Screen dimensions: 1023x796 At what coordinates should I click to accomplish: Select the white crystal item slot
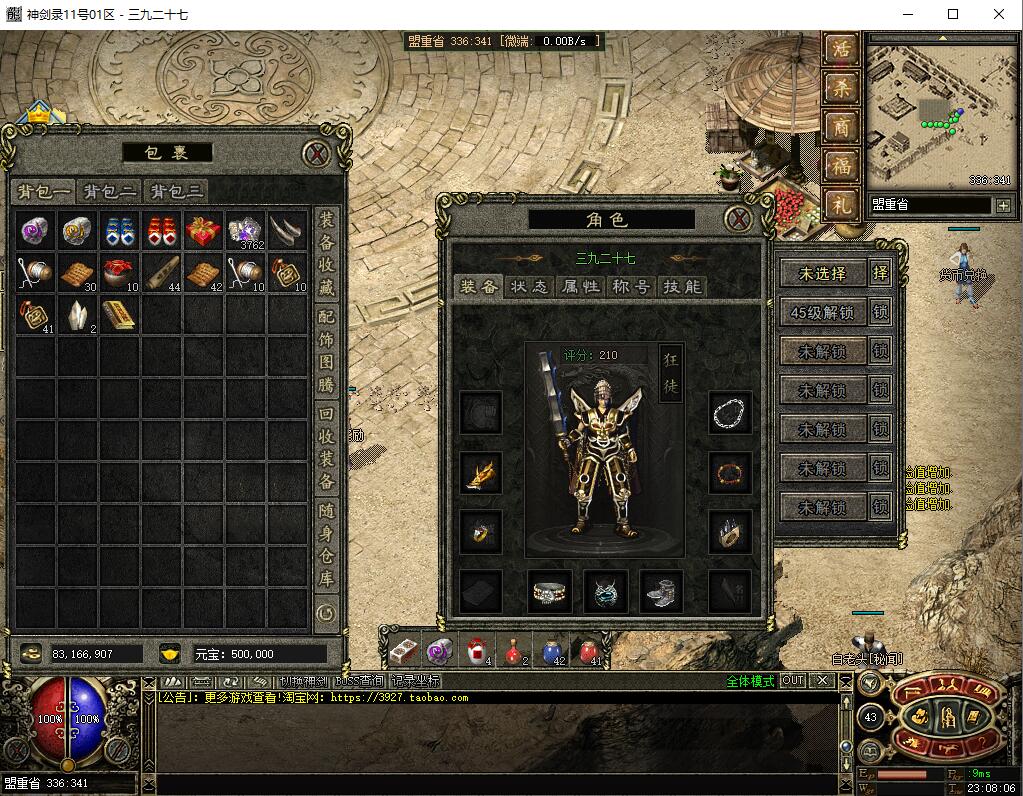[x=77, y=315]
